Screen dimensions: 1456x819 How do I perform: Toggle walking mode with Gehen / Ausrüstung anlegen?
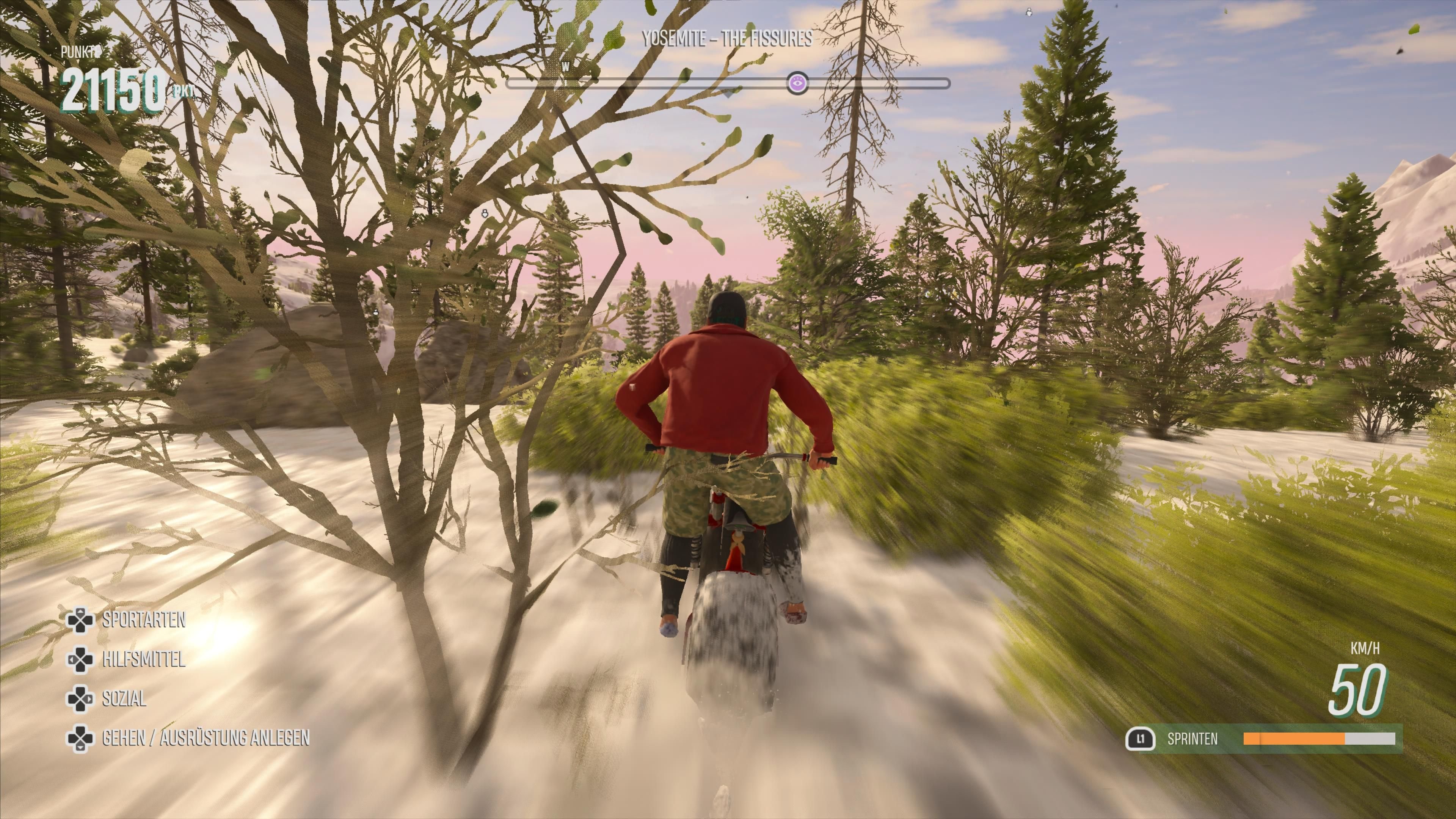click(205, 737)
